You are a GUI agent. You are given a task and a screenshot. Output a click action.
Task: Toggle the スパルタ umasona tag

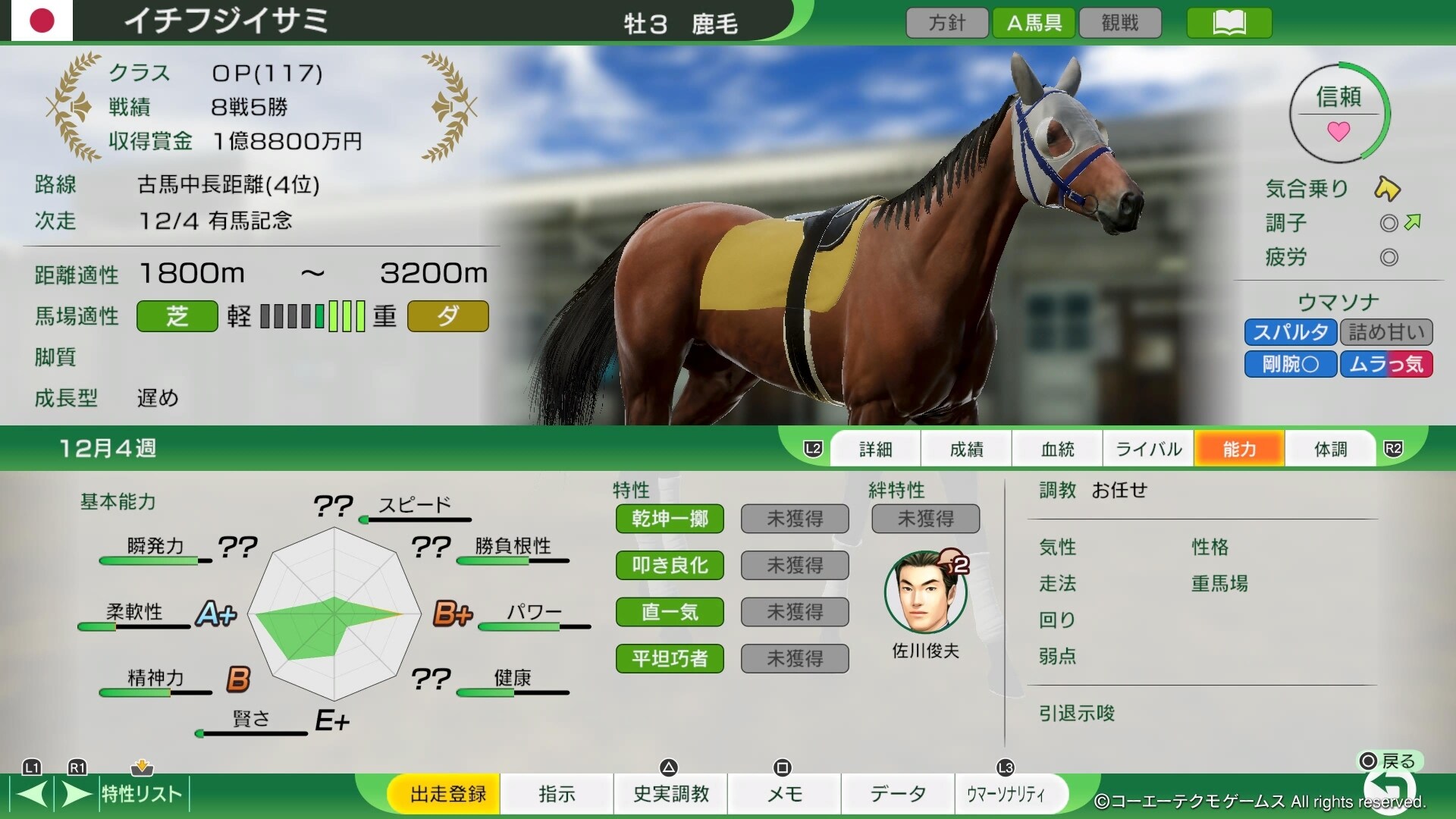pyautogui.click(x=1290, y=332)
